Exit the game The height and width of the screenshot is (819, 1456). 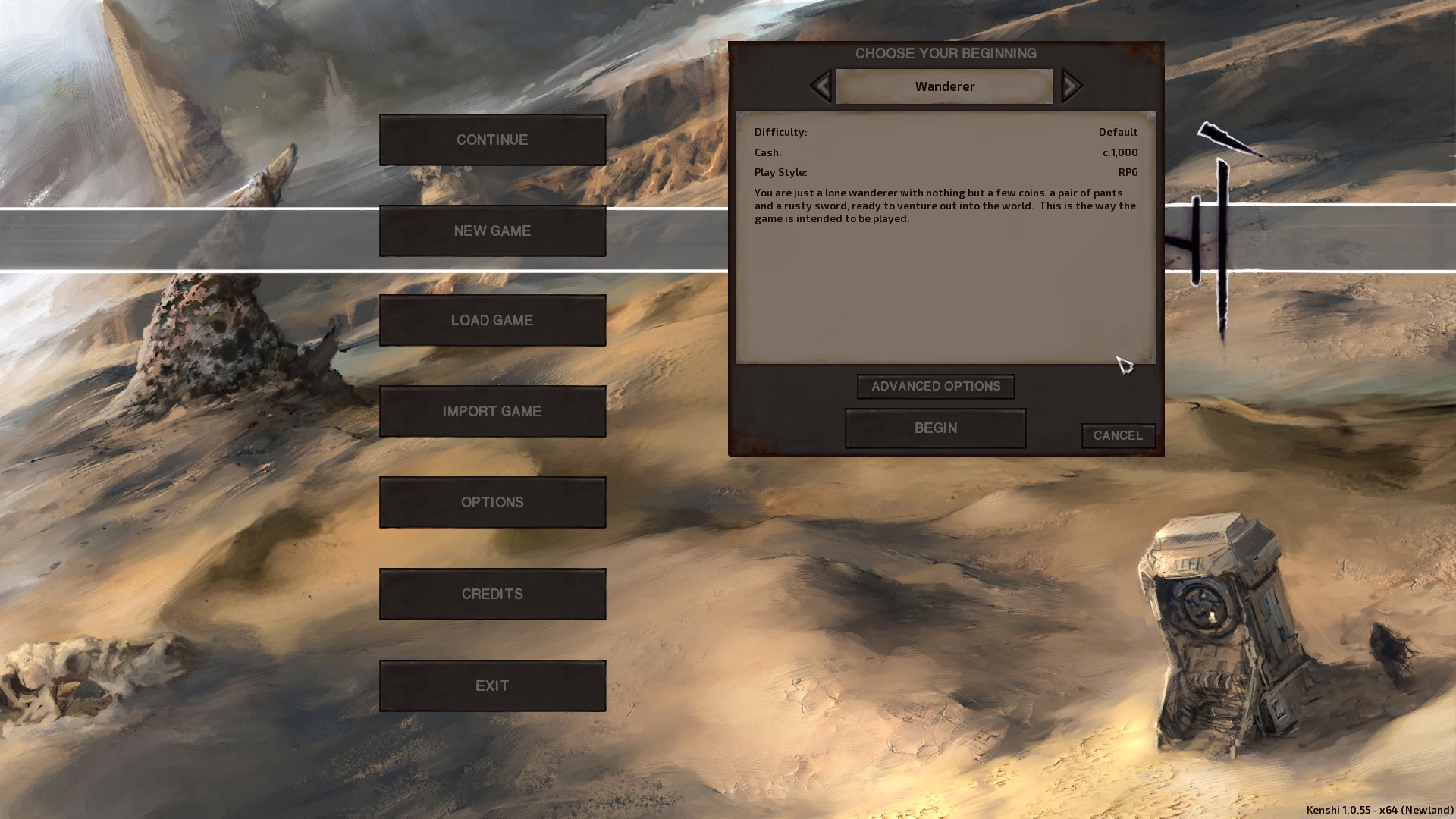[492, 685]
